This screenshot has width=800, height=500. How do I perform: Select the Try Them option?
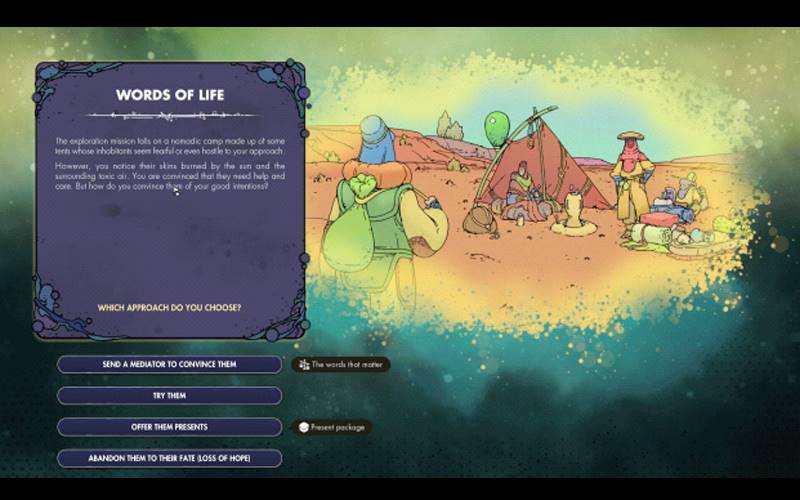point(169,395)
